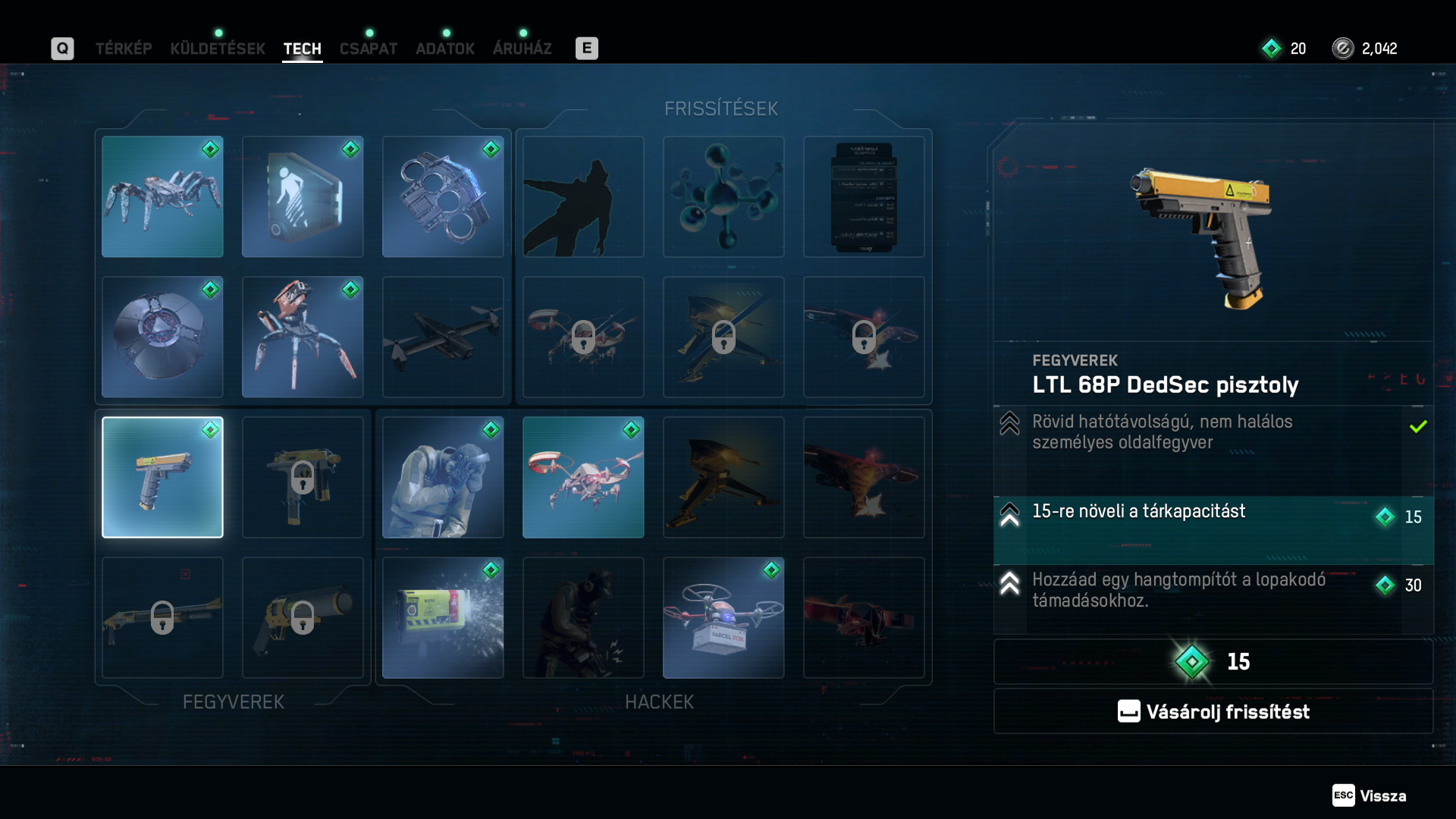1456x819 pixels.
Task: Select the LTL 68P DedSec pistol tile
Action: 162,477
